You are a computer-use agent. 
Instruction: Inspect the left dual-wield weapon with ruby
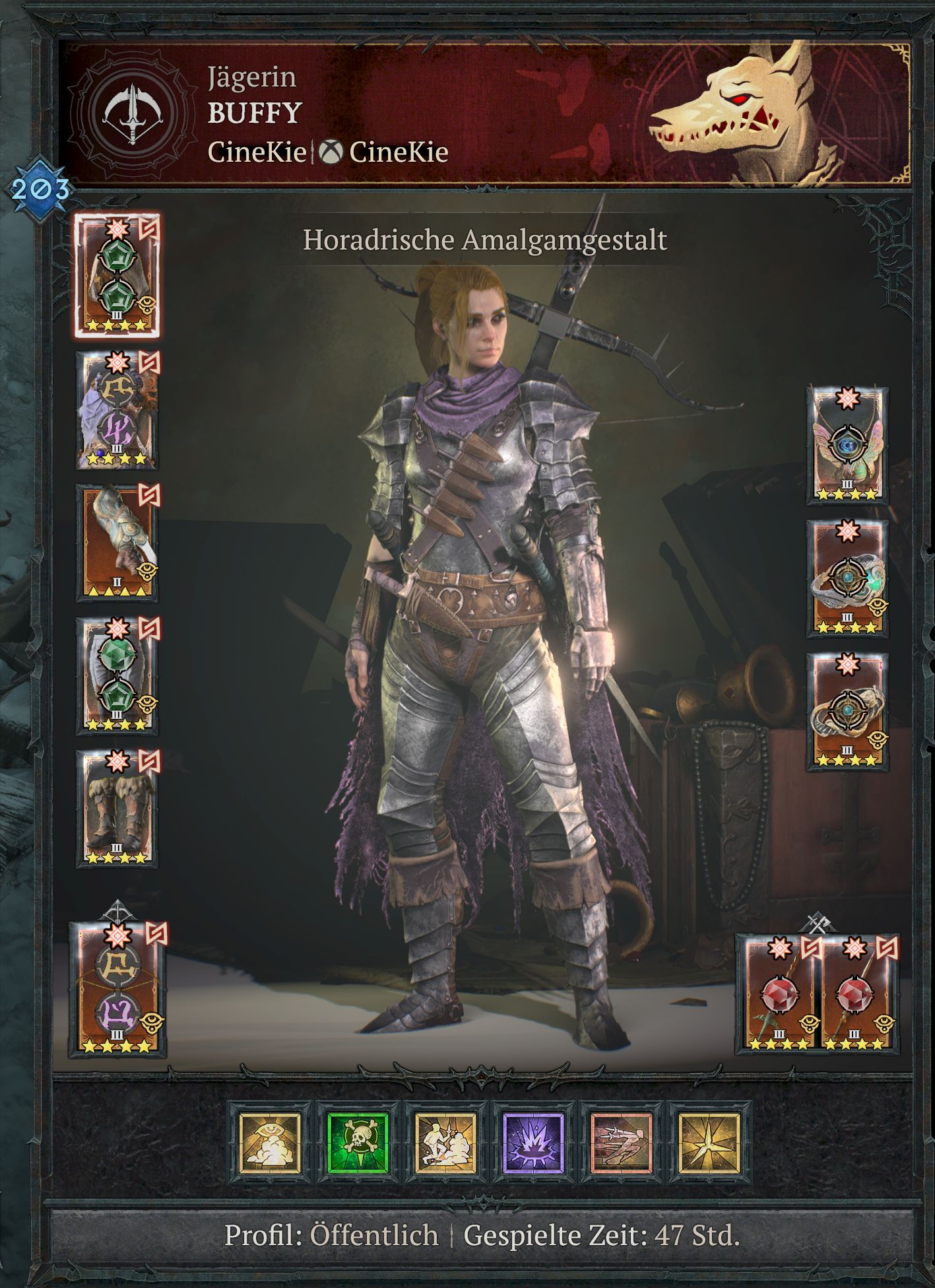click(781, 992)
